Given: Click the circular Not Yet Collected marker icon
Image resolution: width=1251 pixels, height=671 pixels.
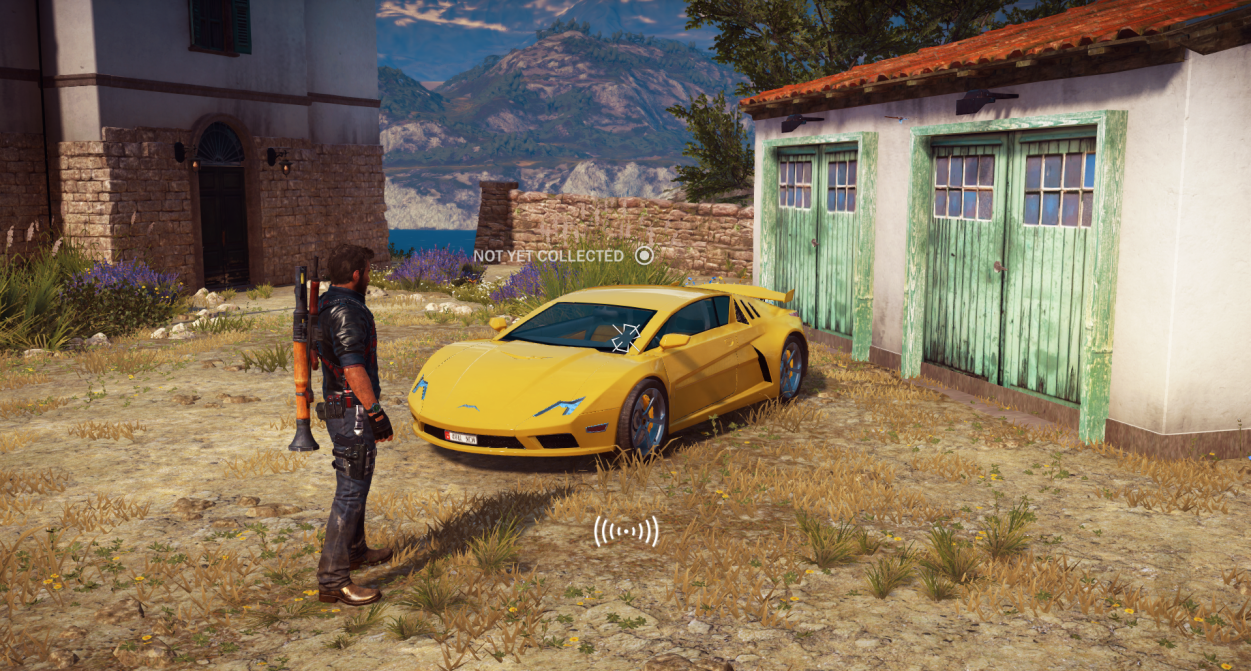Looking at the screenshot, I should point(644,255).
